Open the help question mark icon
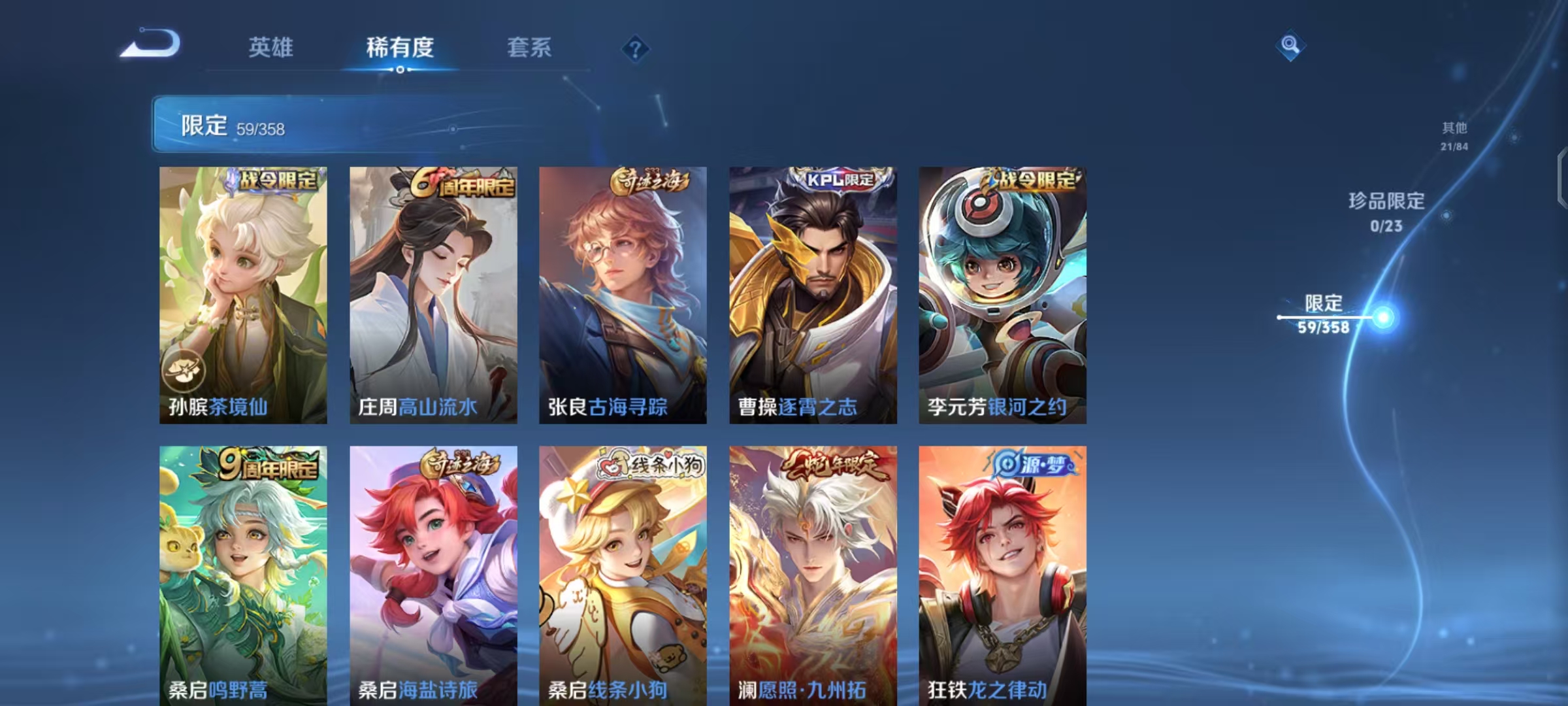Image resolution: width=1568 pixels, height=706 pixels. [637, 48]
